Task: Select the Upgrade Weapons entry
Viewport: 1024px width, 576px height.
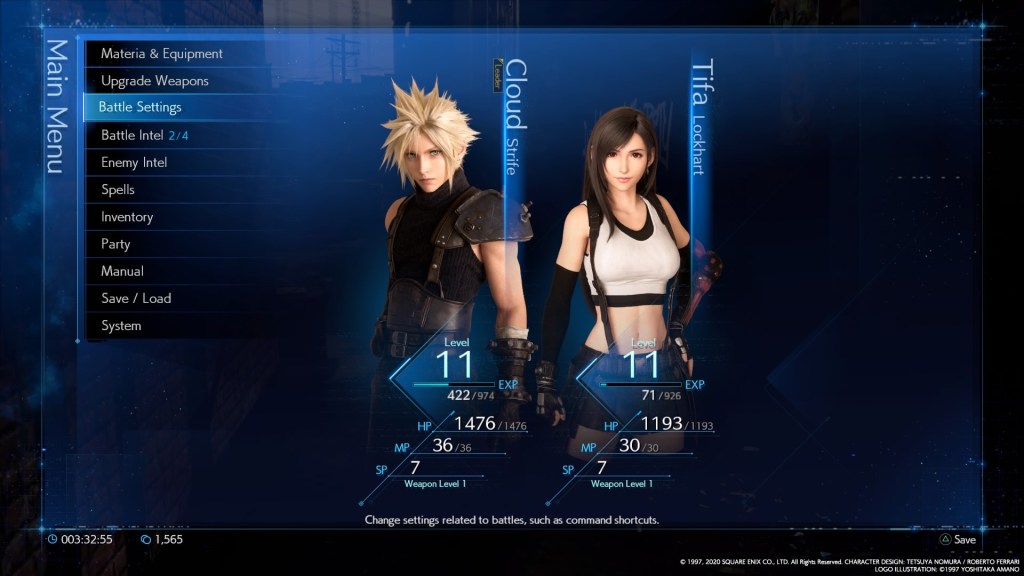Action: pos(154,80)
